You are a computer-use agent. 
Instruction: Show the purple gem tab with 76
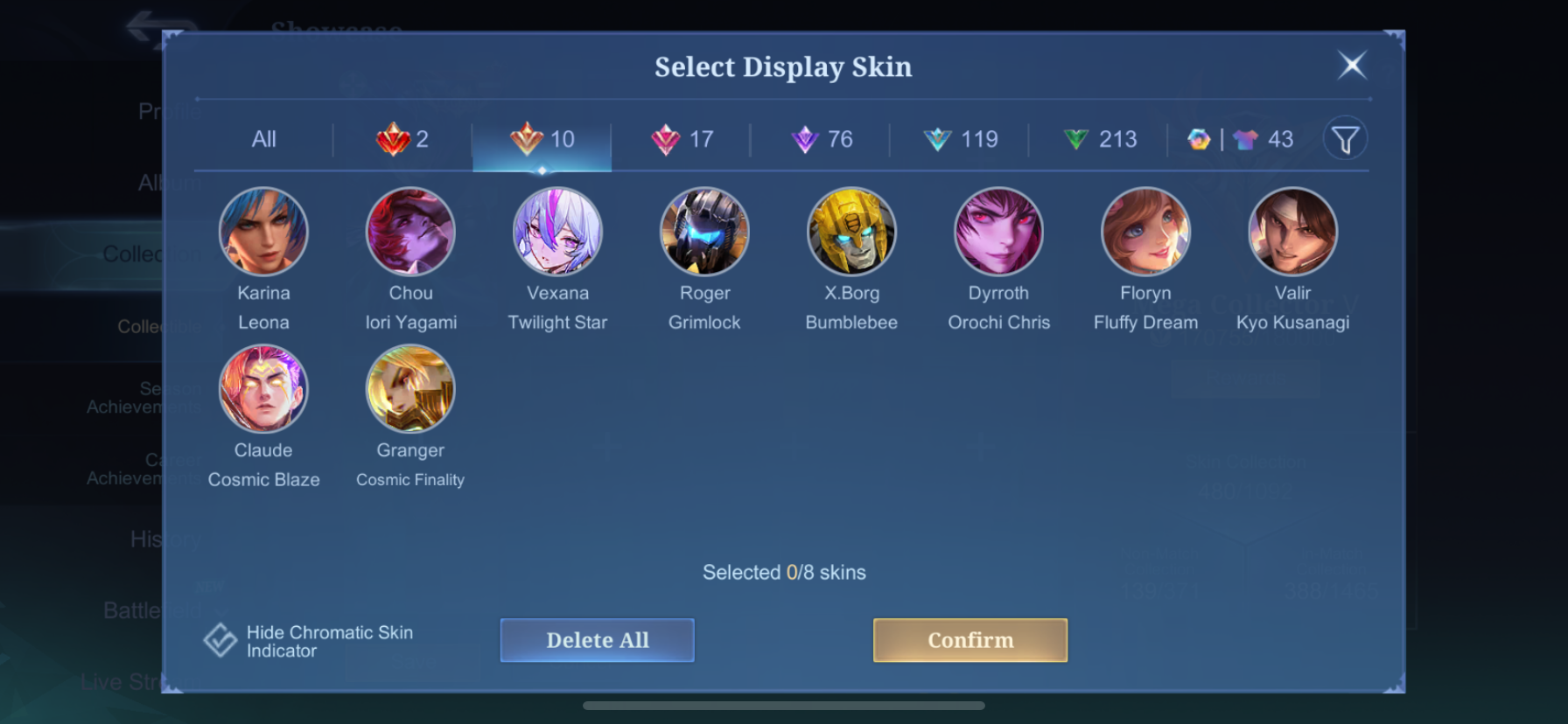(821, 139)
